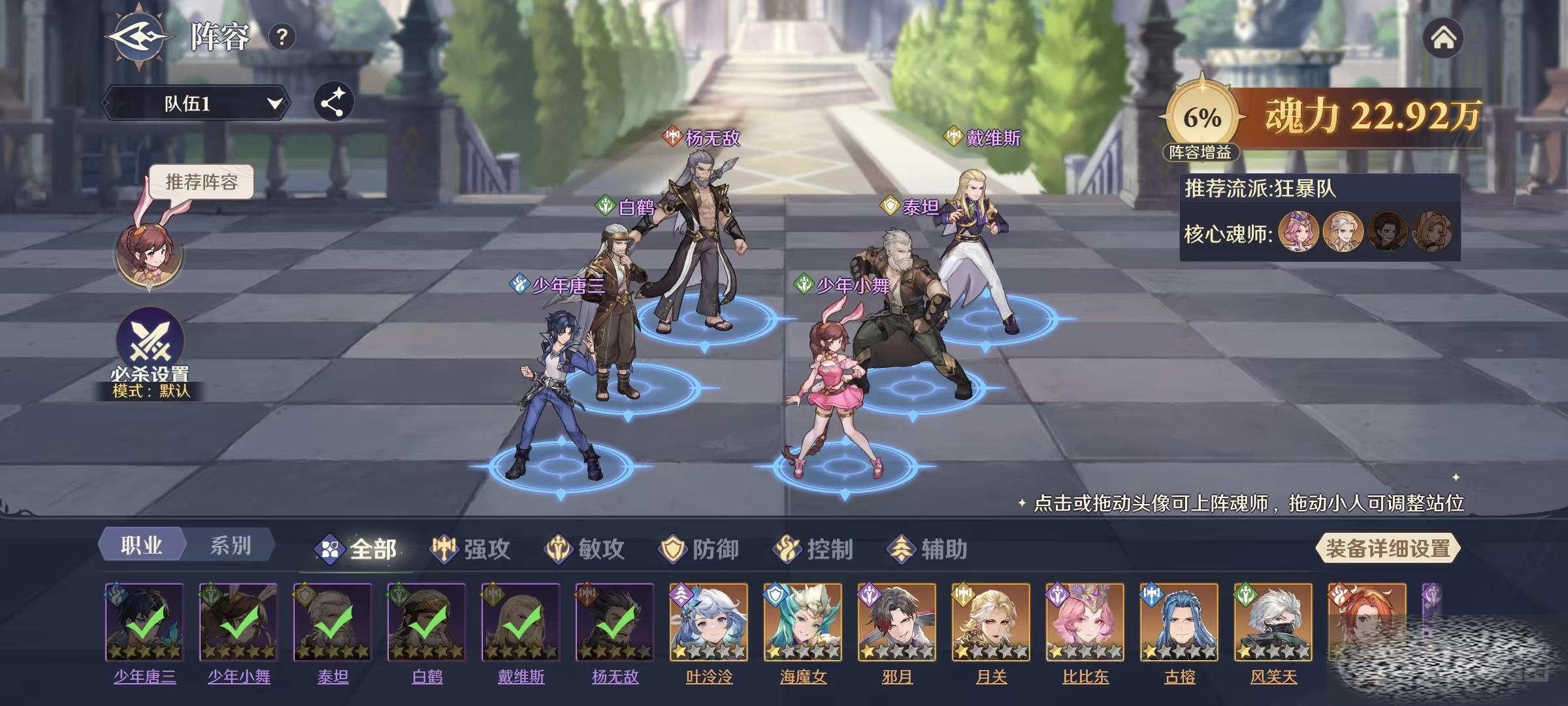Select the 职业 tab
This screenshot has height=706, width=1568.
(141, 546)
